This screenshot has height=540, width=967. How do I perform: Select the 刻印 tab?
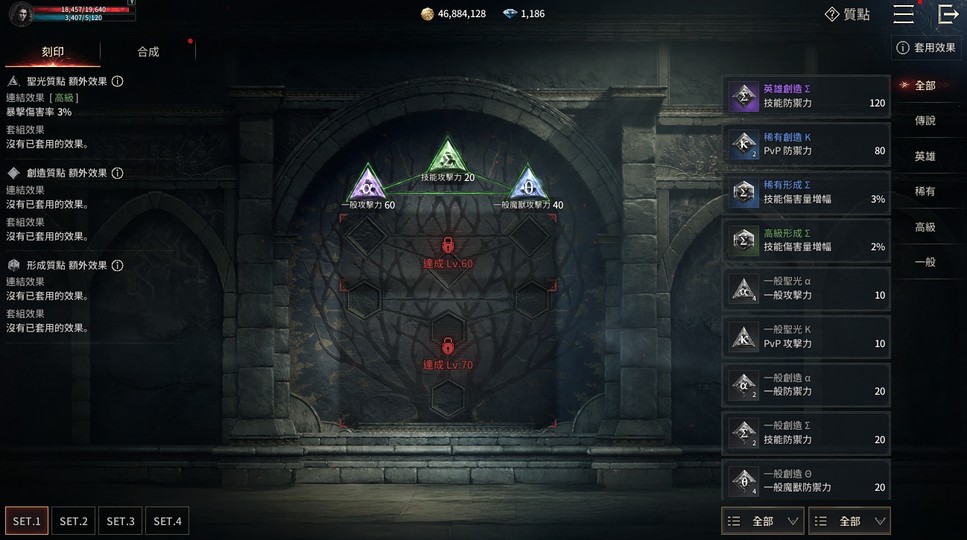click(53, 52)
